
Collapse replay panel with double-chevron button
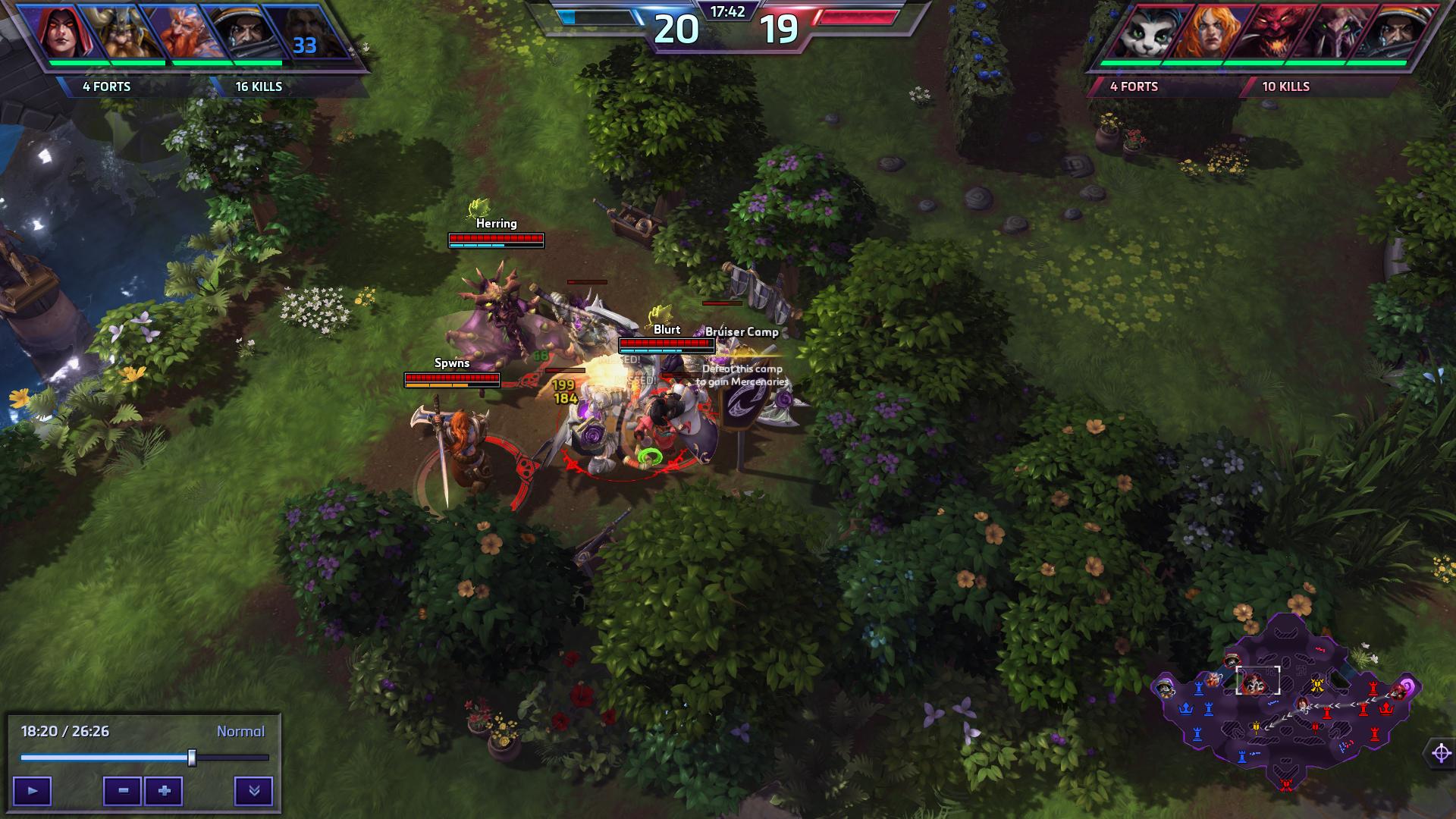coord(254,791)
